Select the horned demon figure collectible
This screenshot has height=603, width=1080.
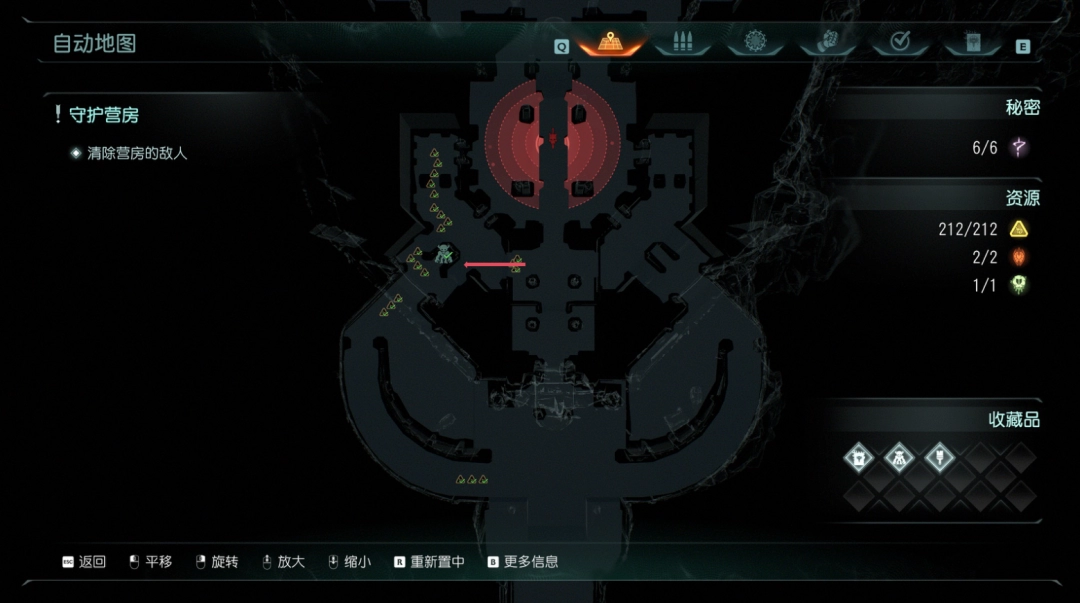point(899,459)
